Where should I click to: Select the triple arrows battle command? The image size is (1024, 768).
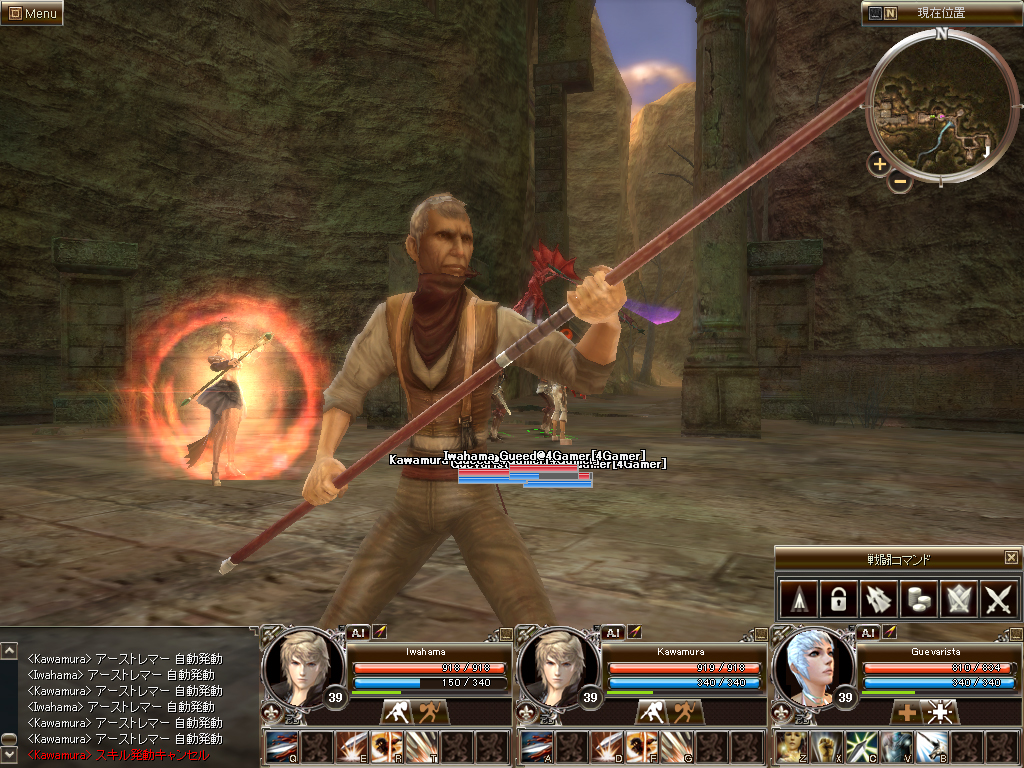[x=876, y=599]
